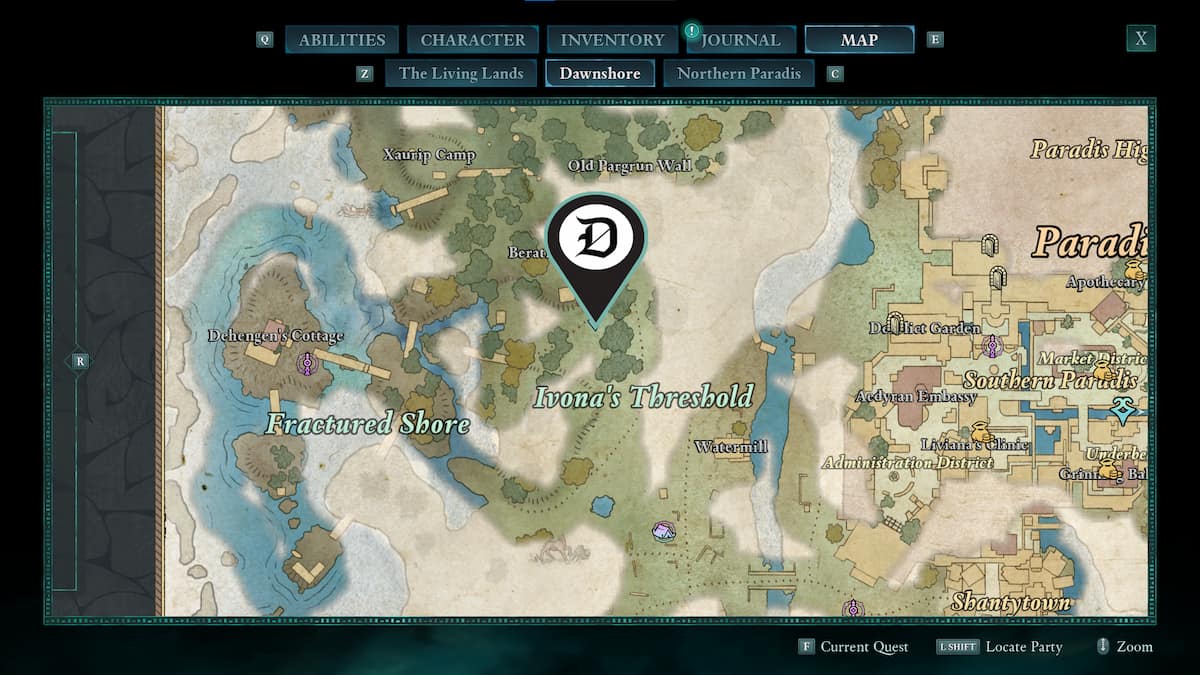The width and height of the screenshot is (1200, 675).
Task: Select the Apothecary merchant marker
Action: tap(1135, 268)
